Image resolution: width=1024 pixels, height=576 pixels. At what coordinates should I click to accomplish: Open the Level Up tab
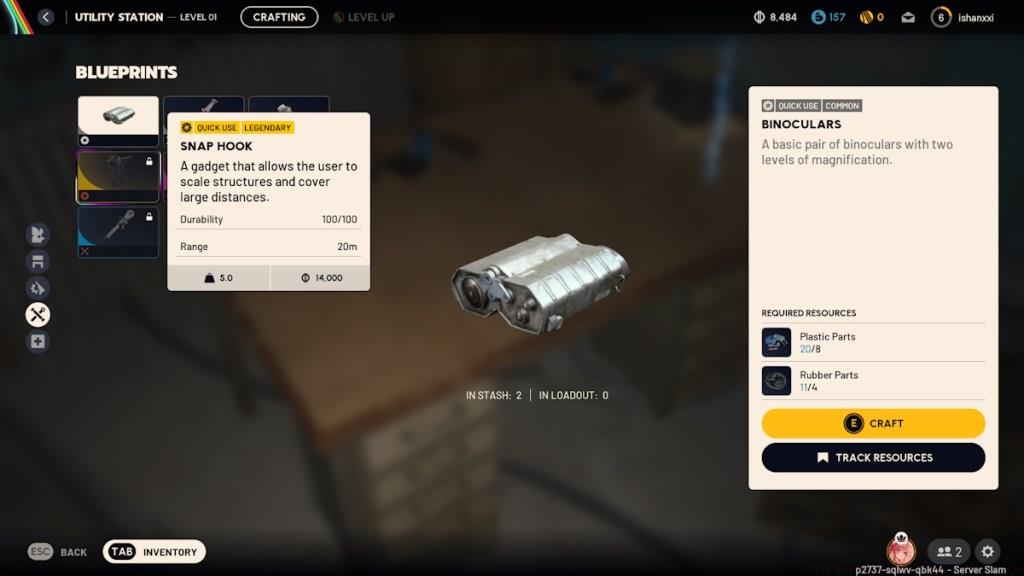(364, 17)
